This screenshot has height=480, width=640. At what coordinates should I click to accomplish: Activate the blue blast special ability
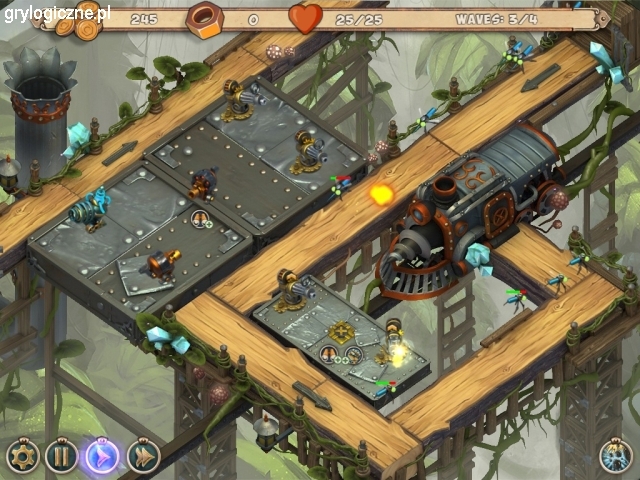point(615,456)
